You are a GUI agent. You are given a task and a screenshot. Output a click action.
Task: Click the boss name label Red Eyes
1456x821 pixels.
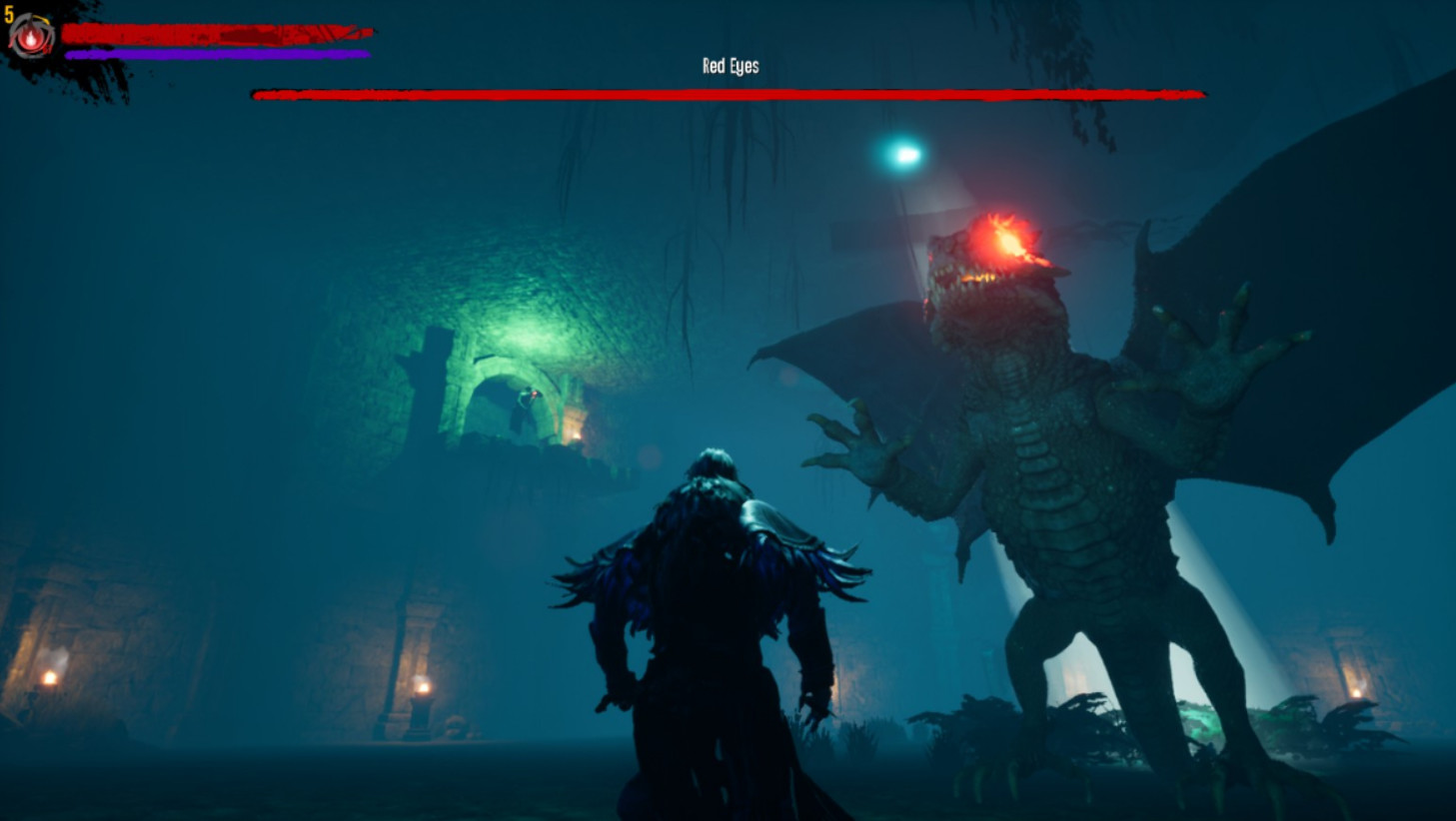tap(728, 66)
